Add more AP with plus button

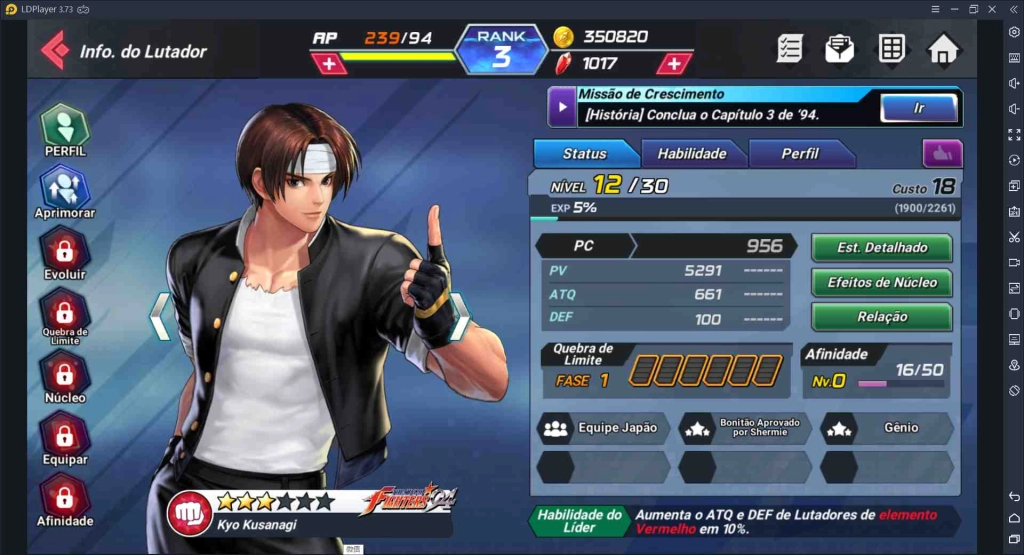coord(329,64)
